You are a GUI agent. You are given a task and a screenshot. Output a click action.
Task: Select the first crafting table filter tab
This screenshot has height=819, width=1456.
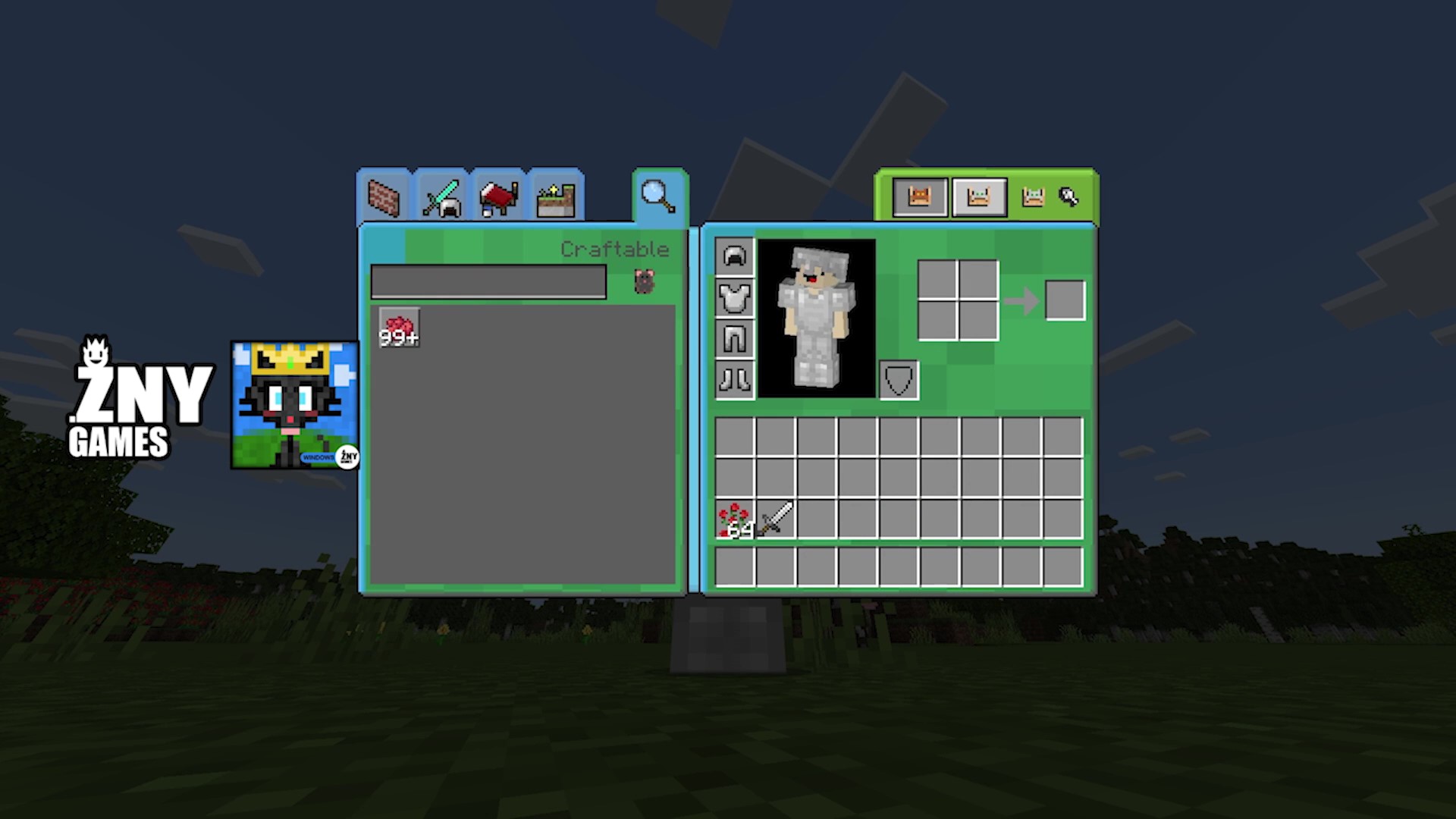(x=920, y=196)
